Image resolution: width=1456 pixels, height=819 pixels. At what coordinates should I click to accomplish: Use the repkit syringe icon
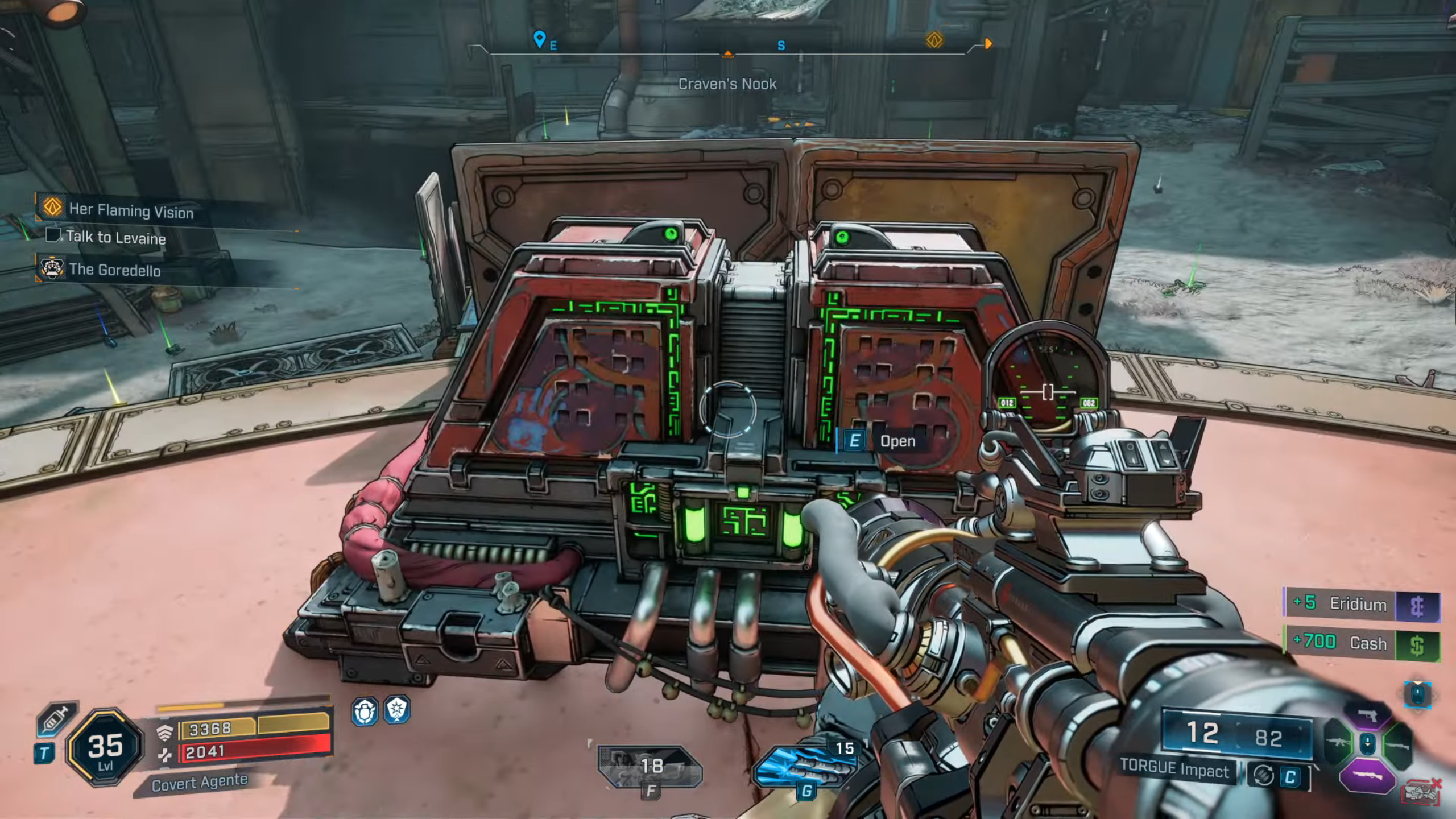pyautogui.click(x=55, y=719)
